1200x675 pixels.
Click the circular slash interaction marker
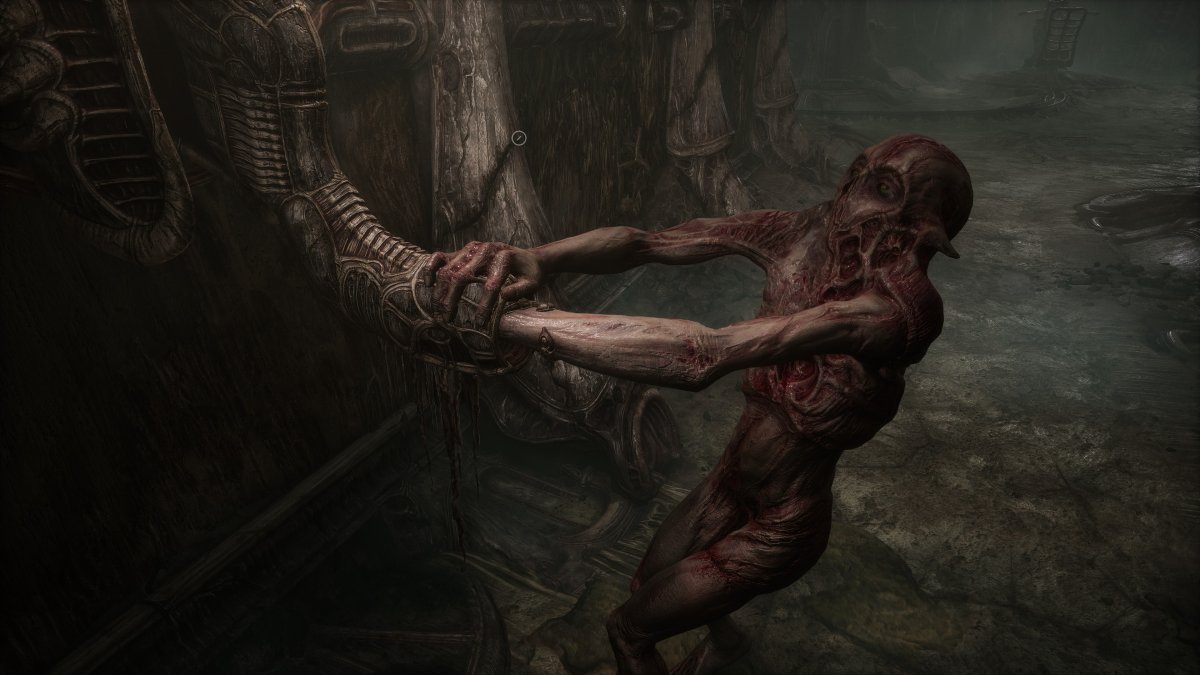pos(519,137)
